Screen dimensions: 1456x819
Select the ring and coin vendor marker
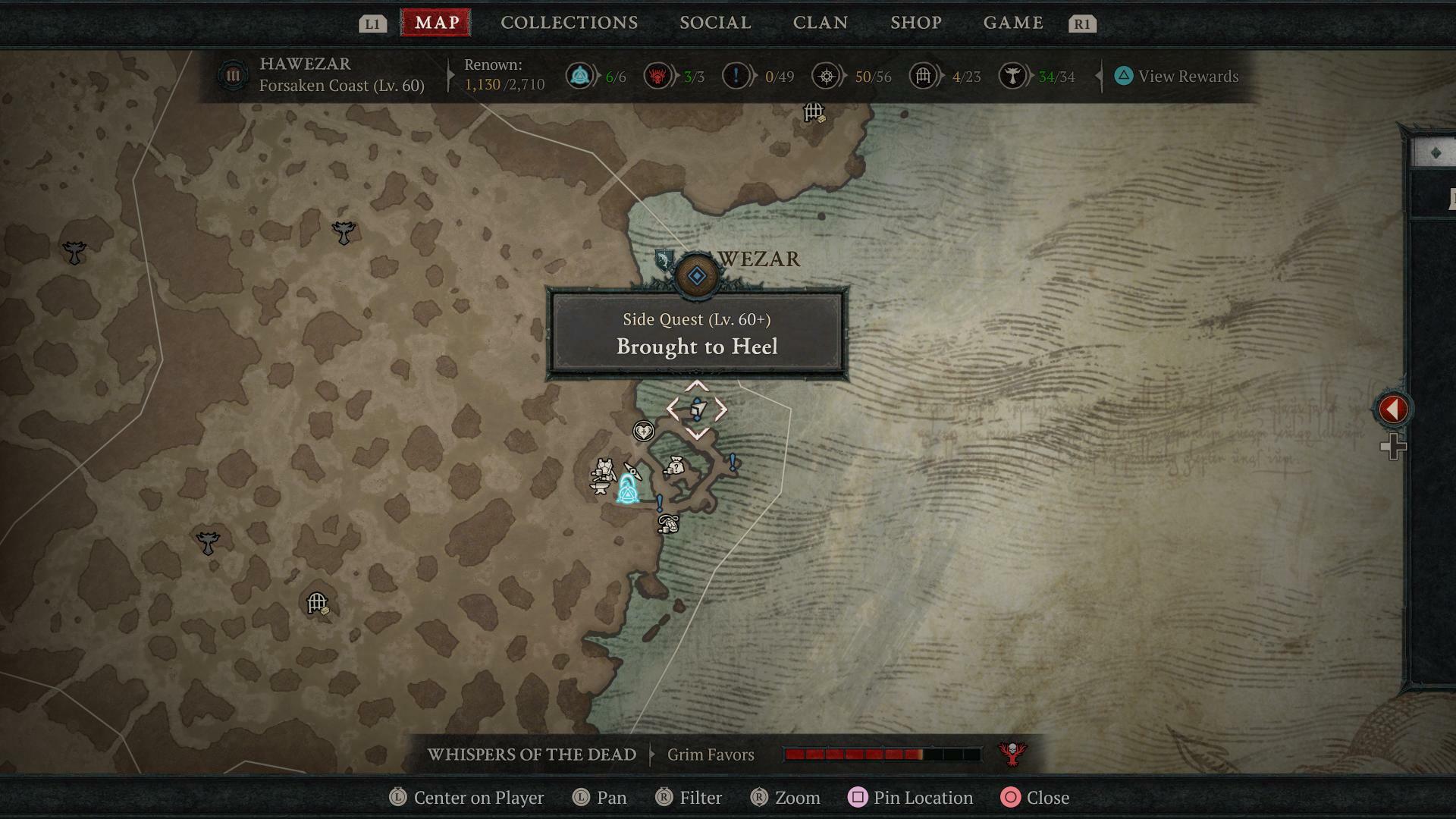[668, 523]
